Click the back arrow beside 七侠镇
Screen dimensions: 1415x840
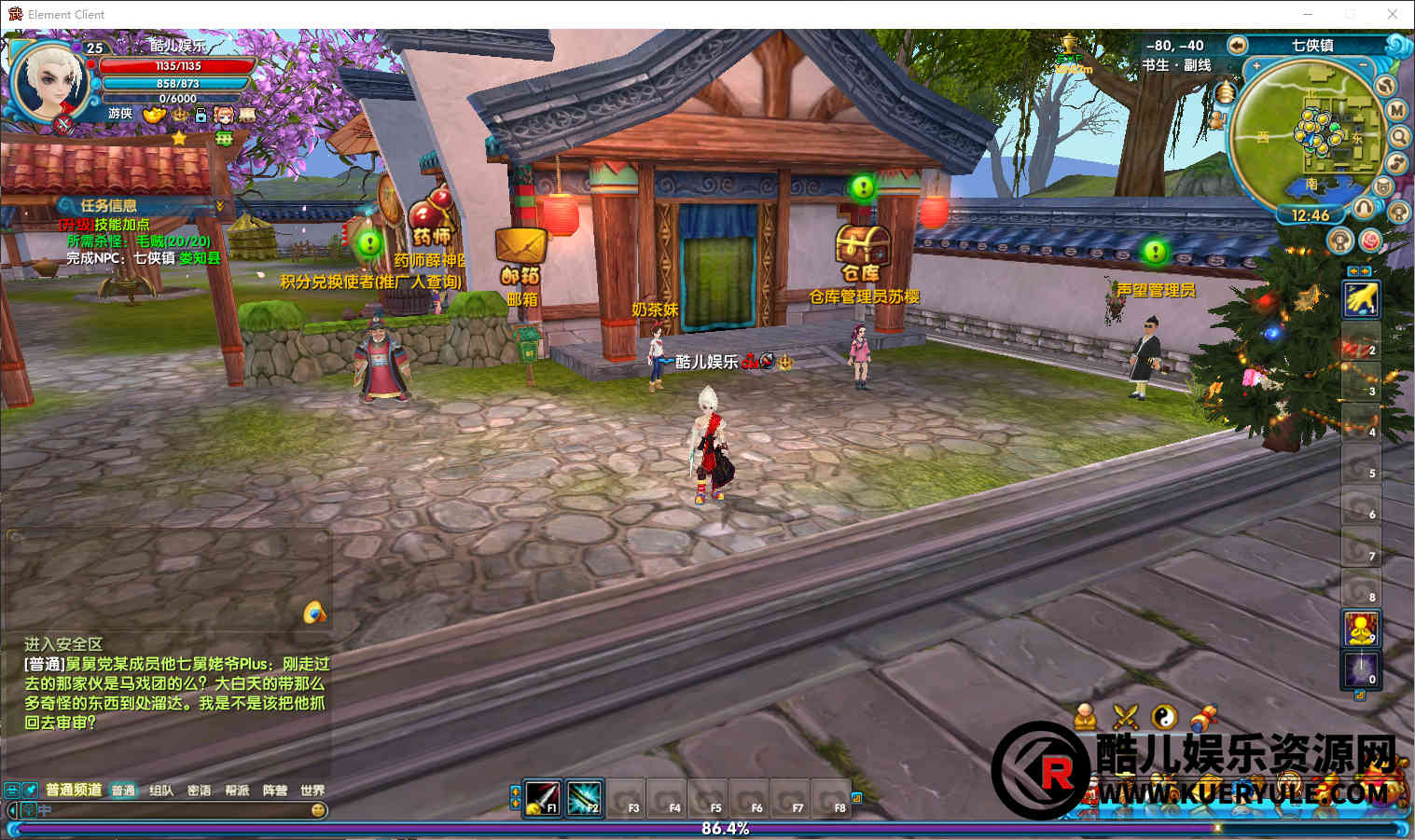tap(1237, 45)
